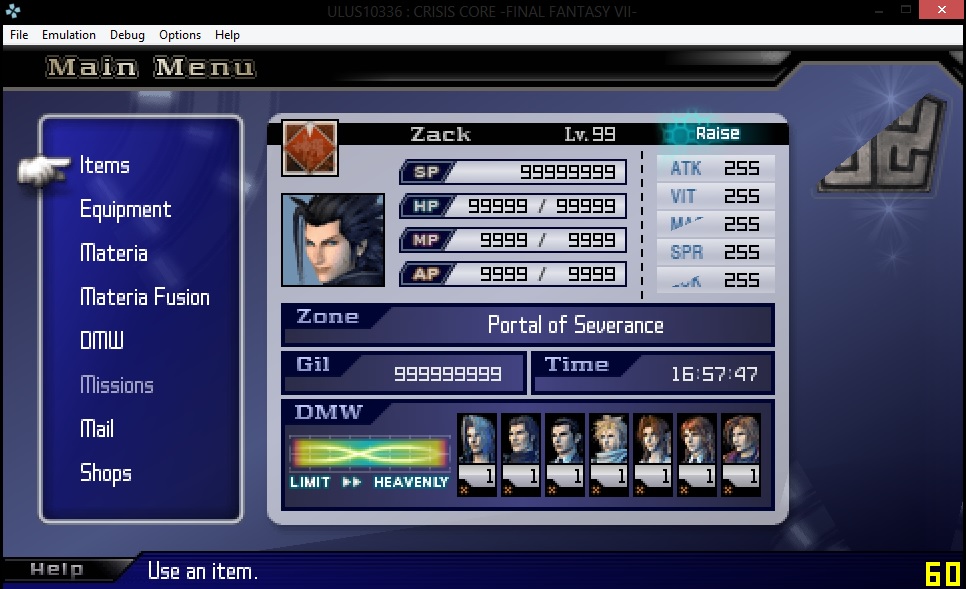The width and height of the screenshot is (966, 589).
Task: Open the Emulation menu in the menubar
Action: pos(69,35)
